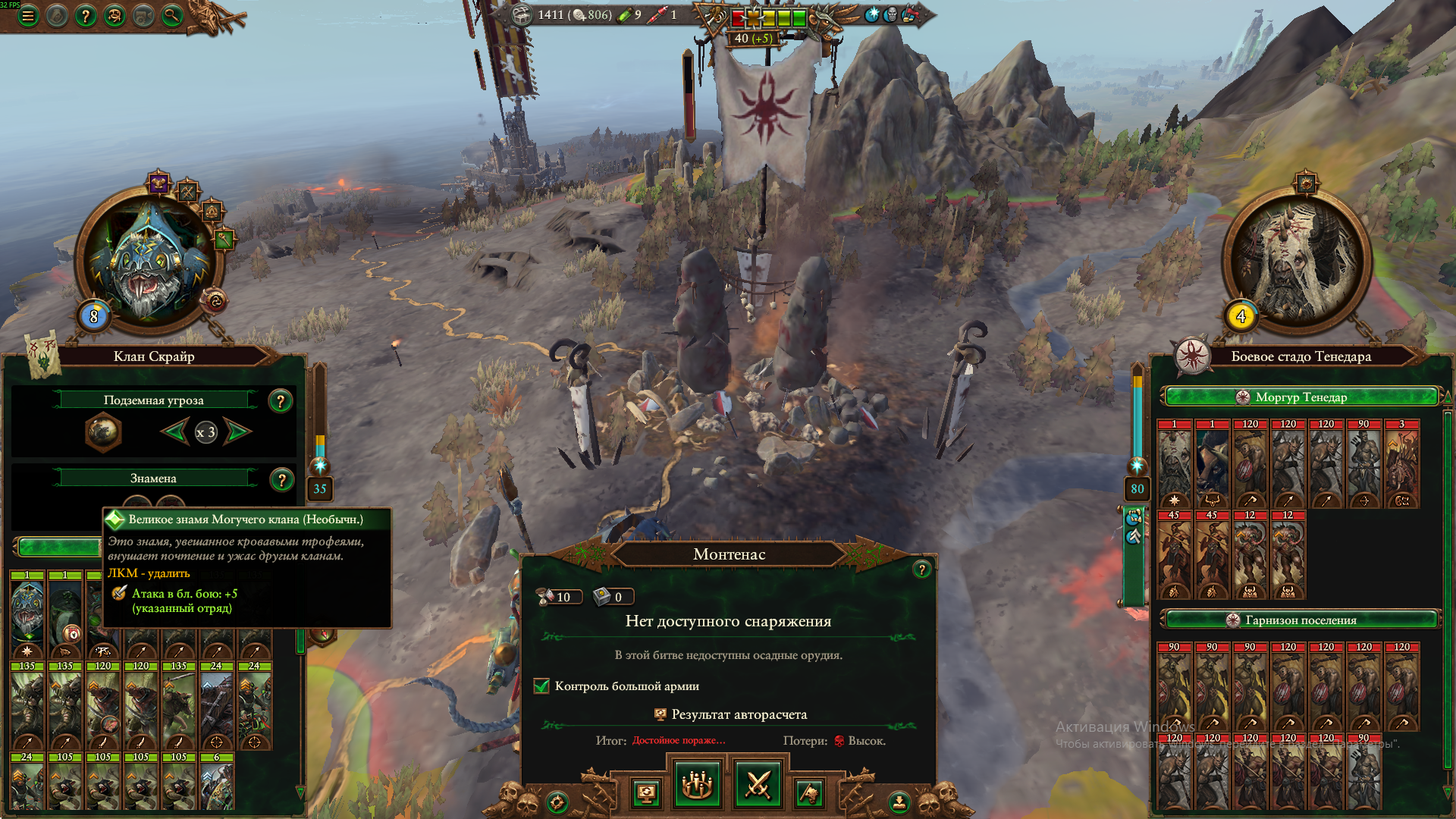1456x819 pixels.
Task: Select the Гарнизон поселения header
Action: point(1301,620)
